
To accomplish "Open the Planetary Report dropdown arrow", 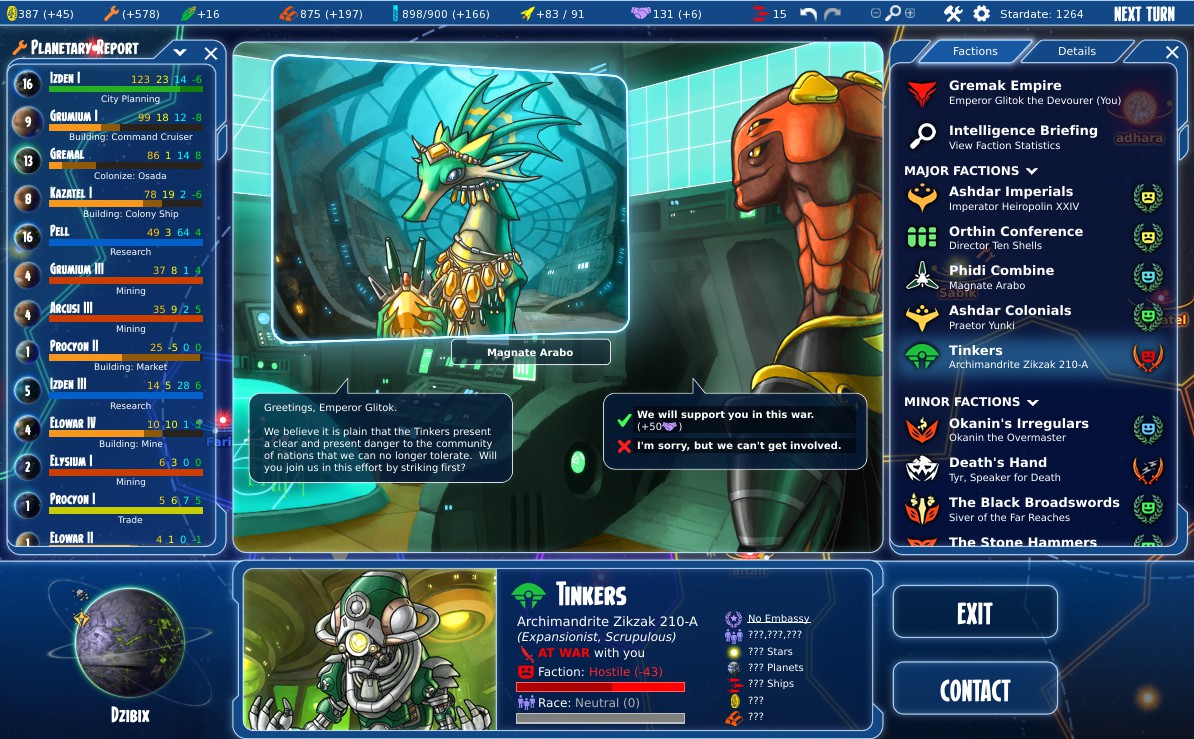I will (180, 52).
